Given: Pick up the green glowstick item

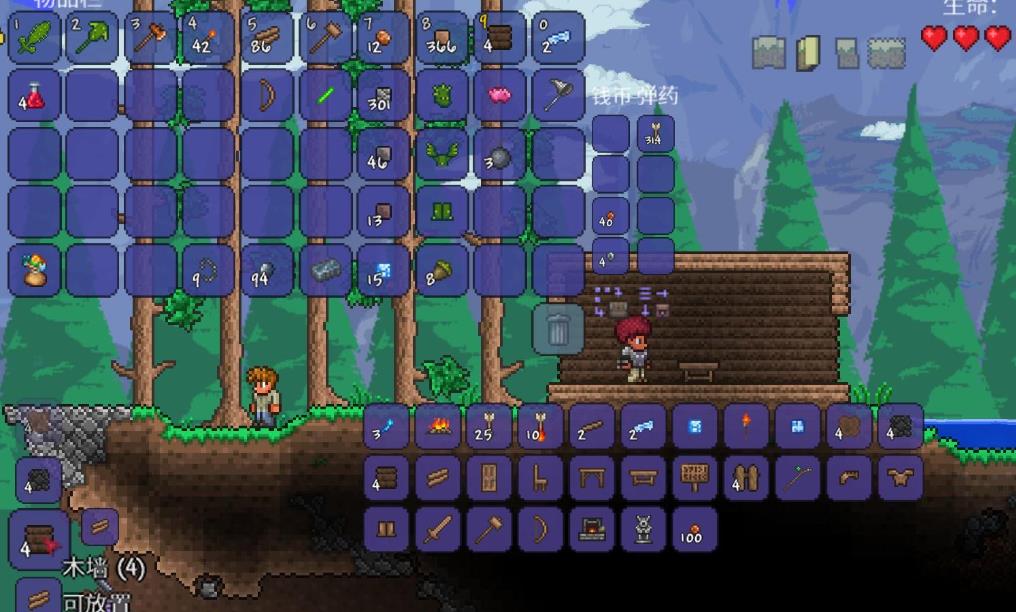Looking at the screenshot, I should click(x=325, y=96).
